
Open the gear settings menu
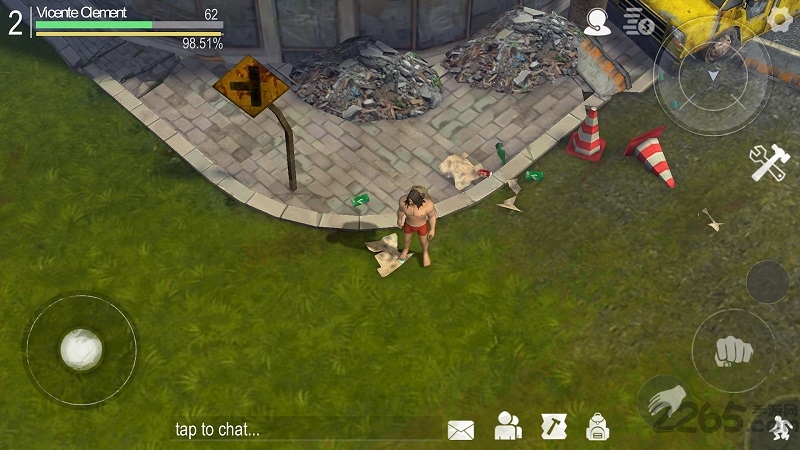(x=780, y=19)
